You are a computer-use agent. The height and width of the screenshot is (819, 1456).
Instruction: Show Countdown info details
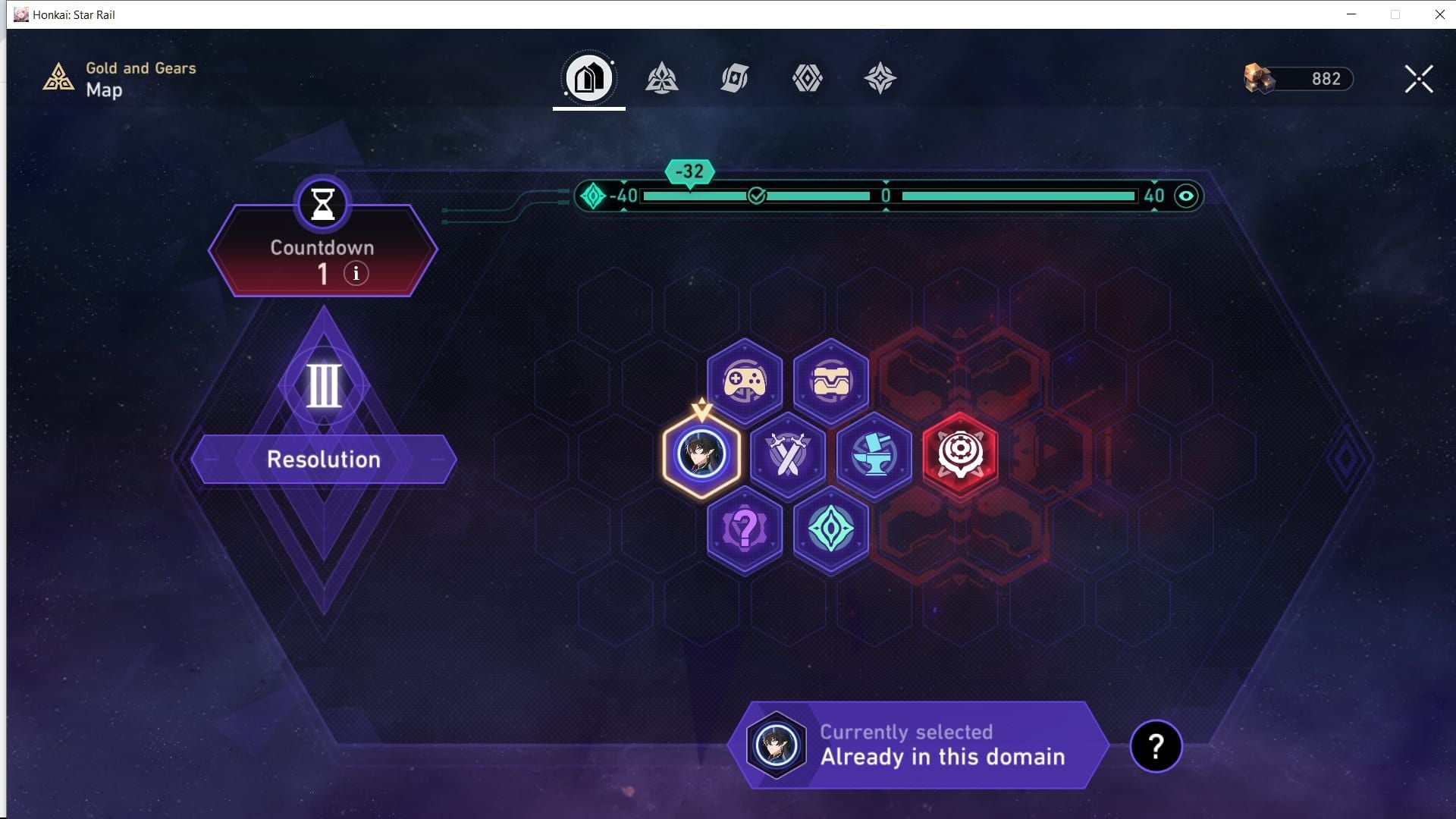[356, 273]
